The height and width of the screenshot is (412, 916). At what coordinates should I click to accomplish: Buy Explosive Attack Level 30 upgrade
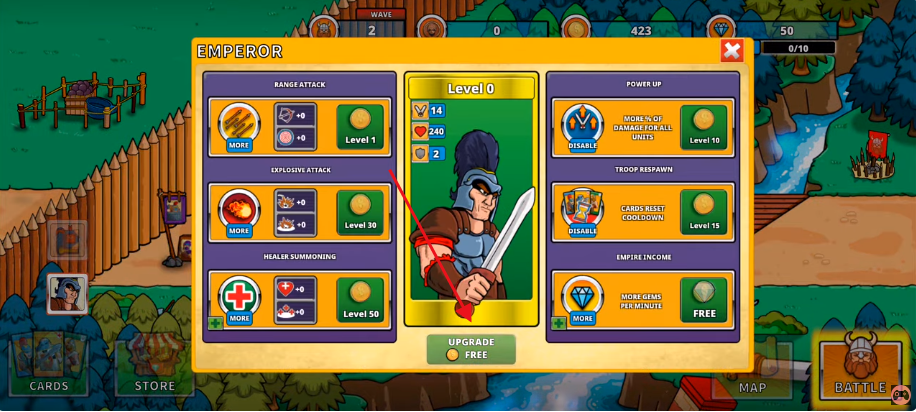(360, 212)
